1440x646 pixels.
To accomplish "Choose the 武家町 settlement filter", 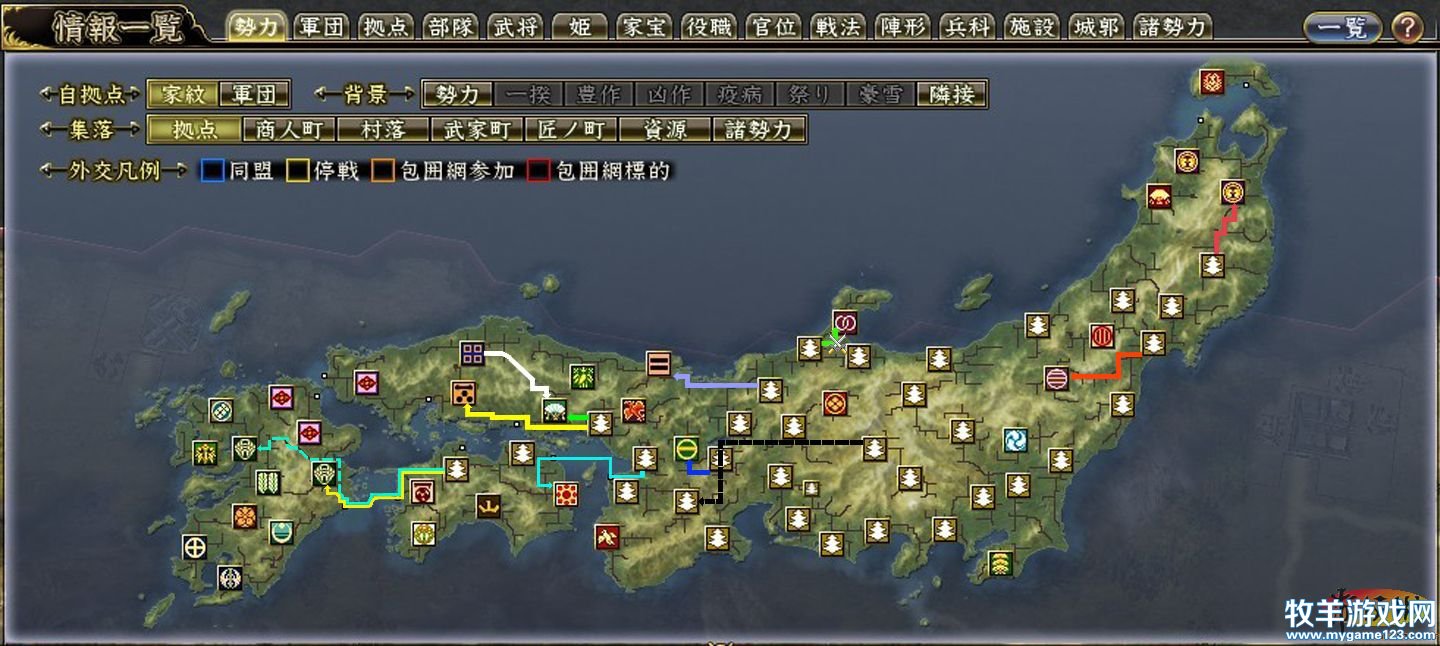I will pos(476,130).
